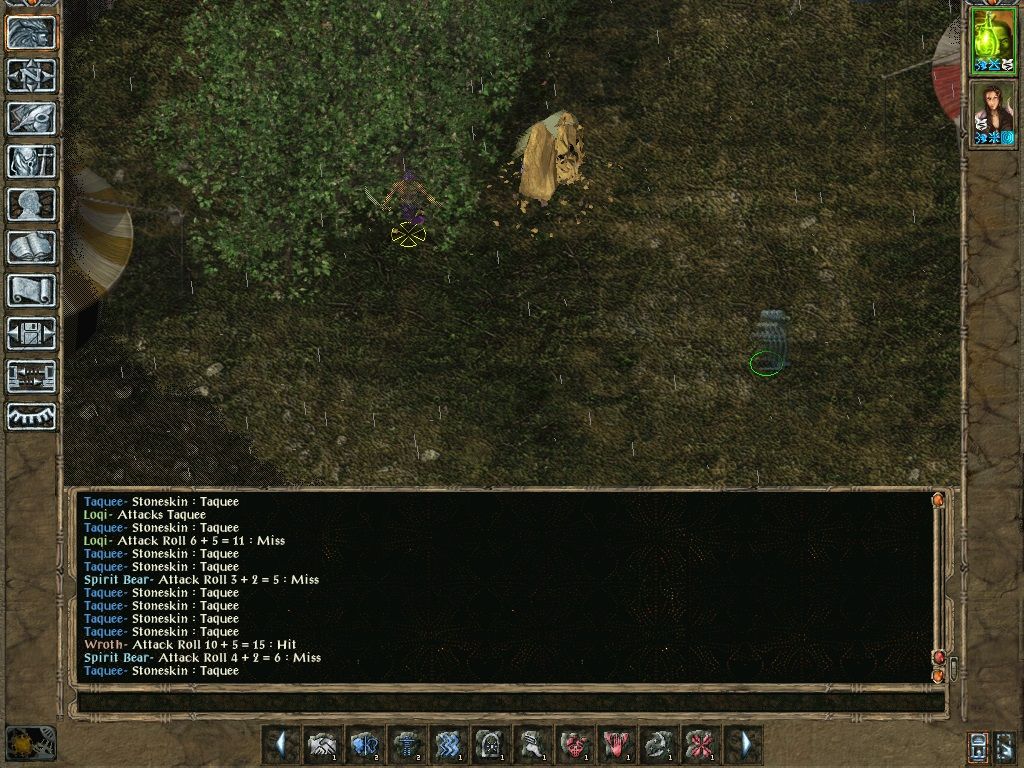Click the dialog log scrollbar's top gem
This screenshot has width=1024, height=768.
pyautogui.click(x=938, y=499)
